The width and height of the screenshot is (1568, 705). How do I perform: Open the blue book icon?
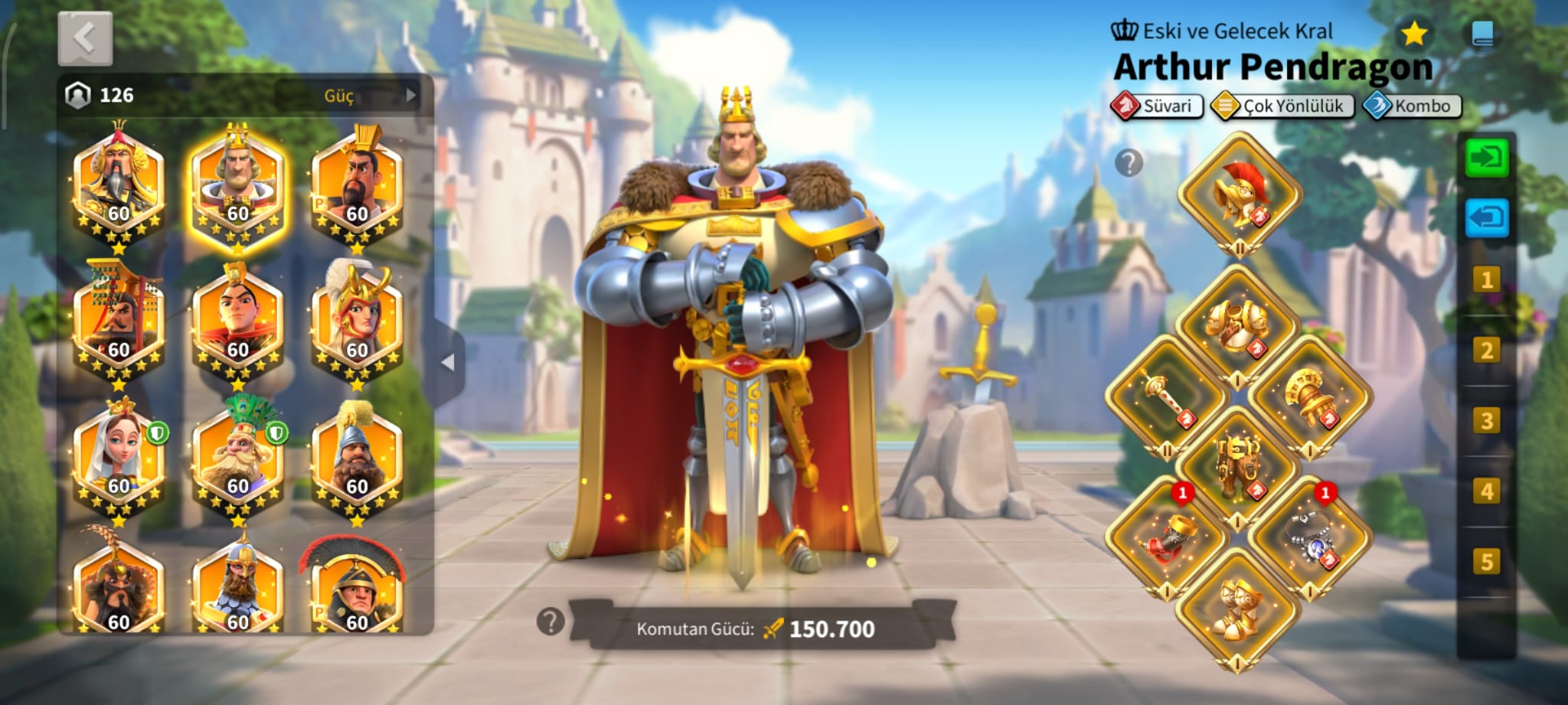click(1482, 34)
